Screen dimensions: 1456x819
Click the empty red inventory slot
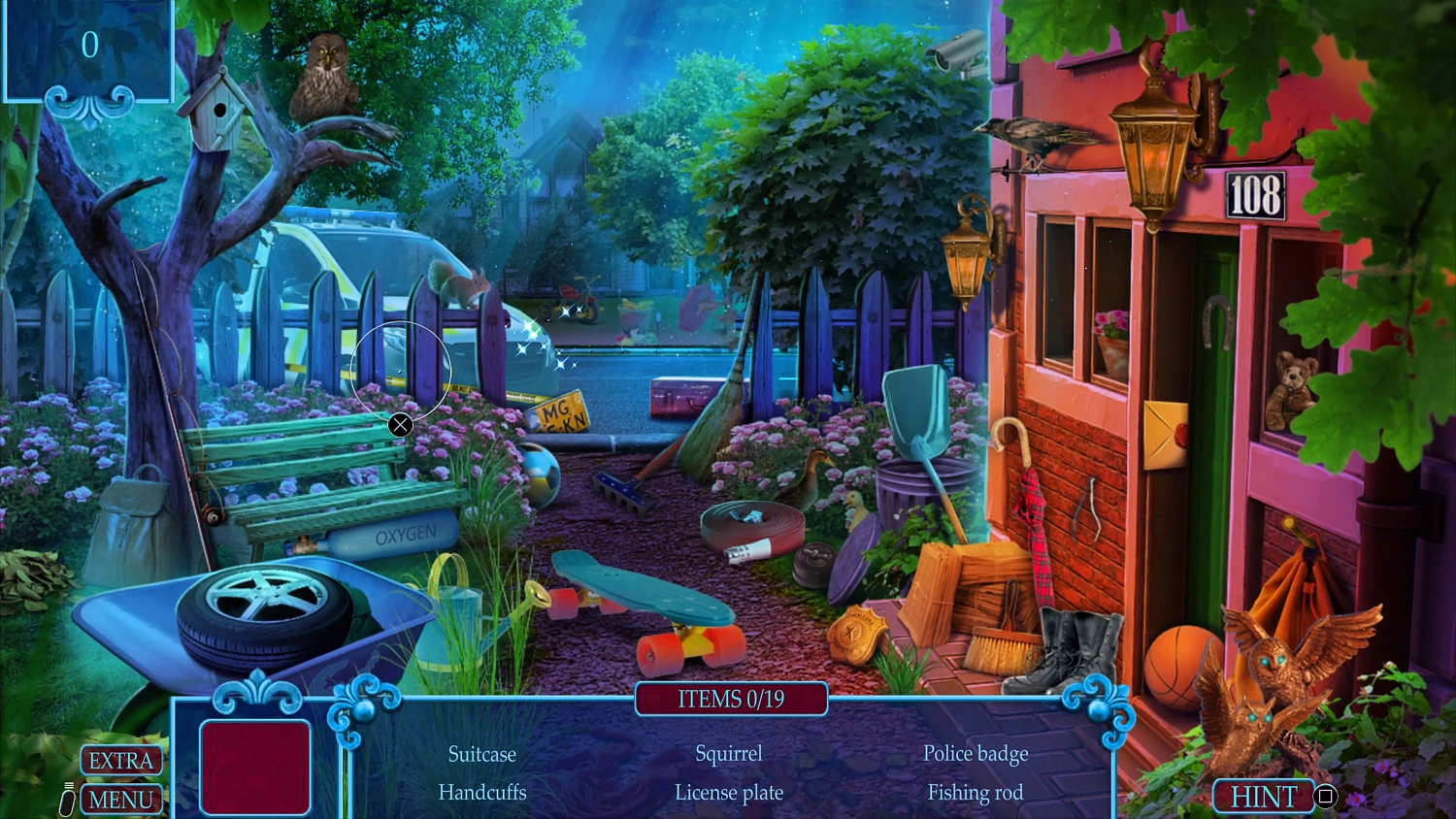pos(254,766)
